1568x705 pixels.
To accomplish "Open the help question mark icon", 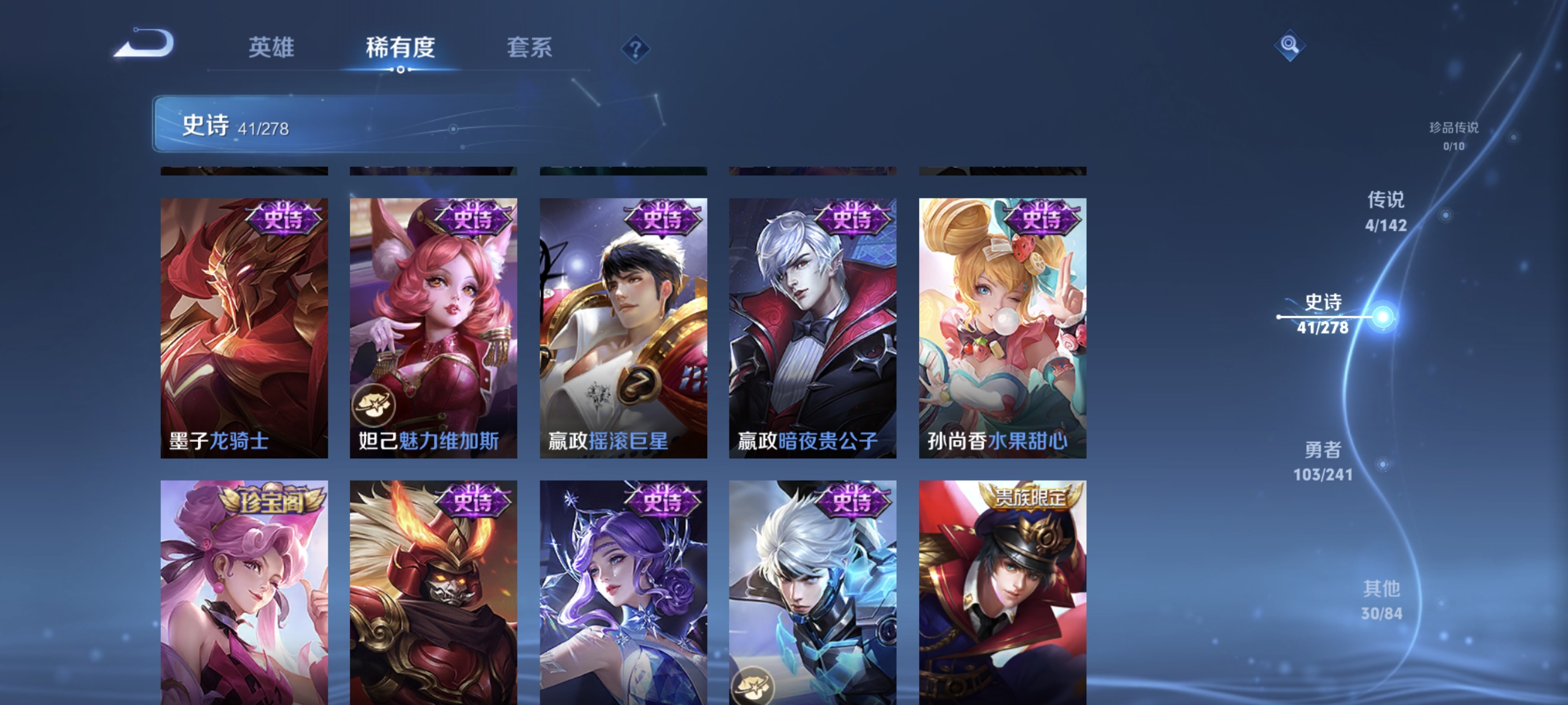I will coord(635,50).
